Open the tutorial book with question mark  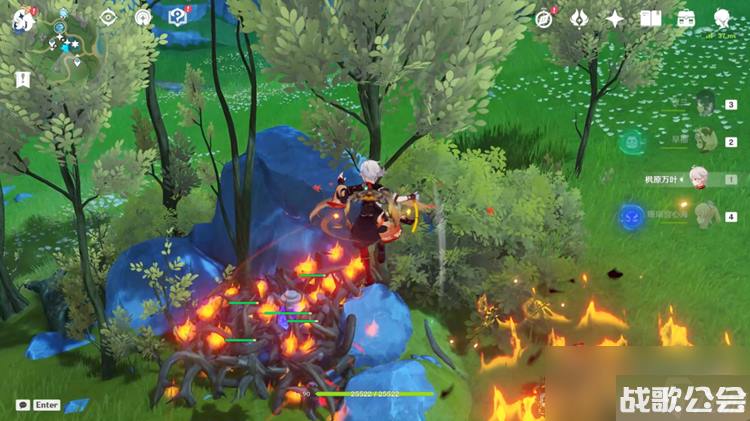178,17
